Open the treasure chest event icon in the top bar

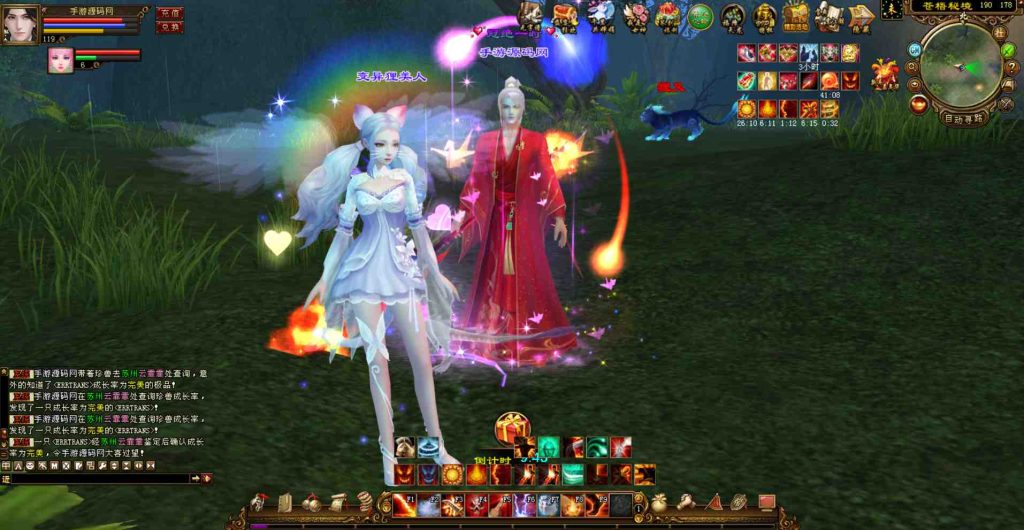tap(565, 15)
